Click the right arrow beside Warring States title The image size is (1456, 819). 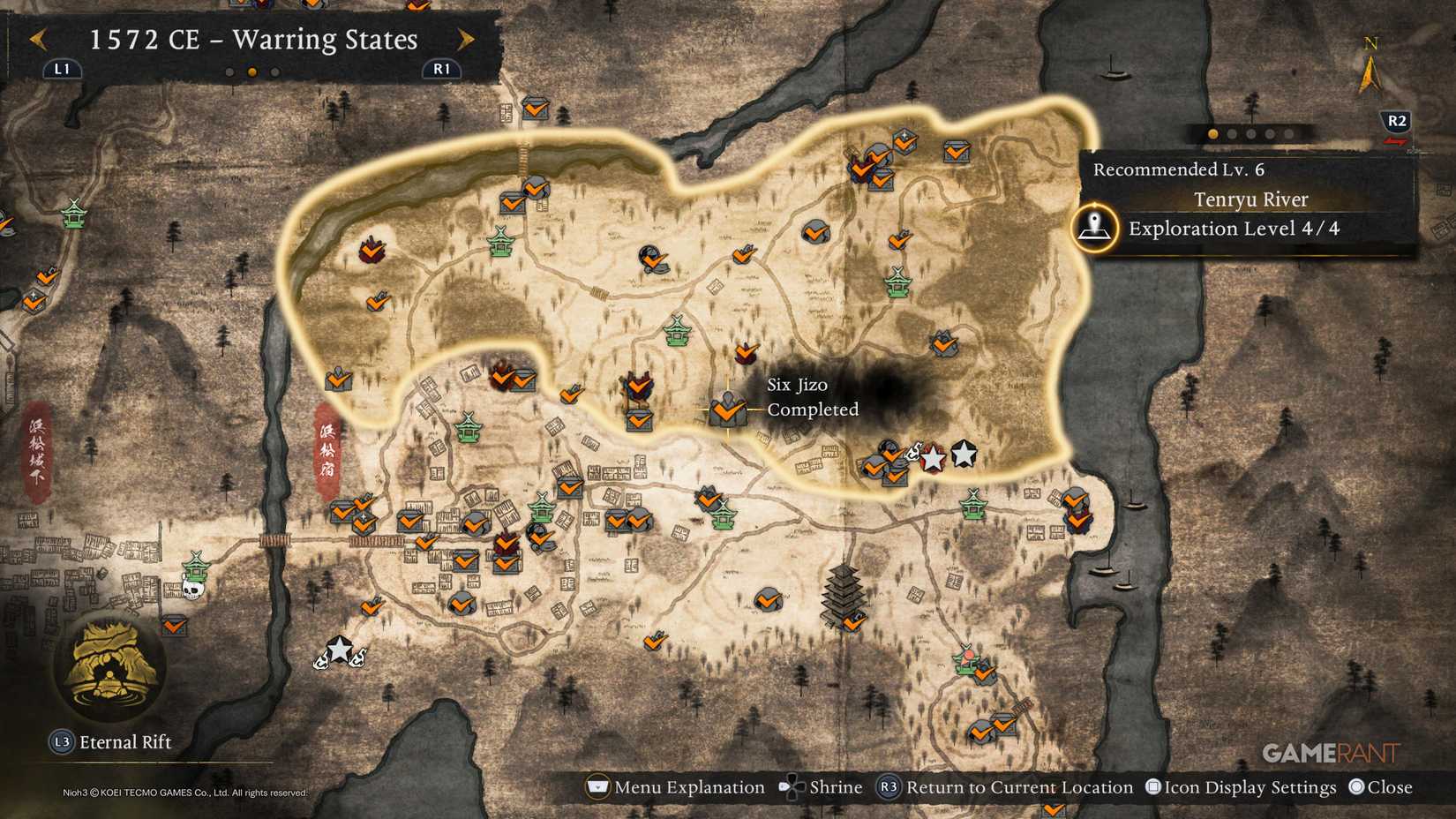[466, 40]
